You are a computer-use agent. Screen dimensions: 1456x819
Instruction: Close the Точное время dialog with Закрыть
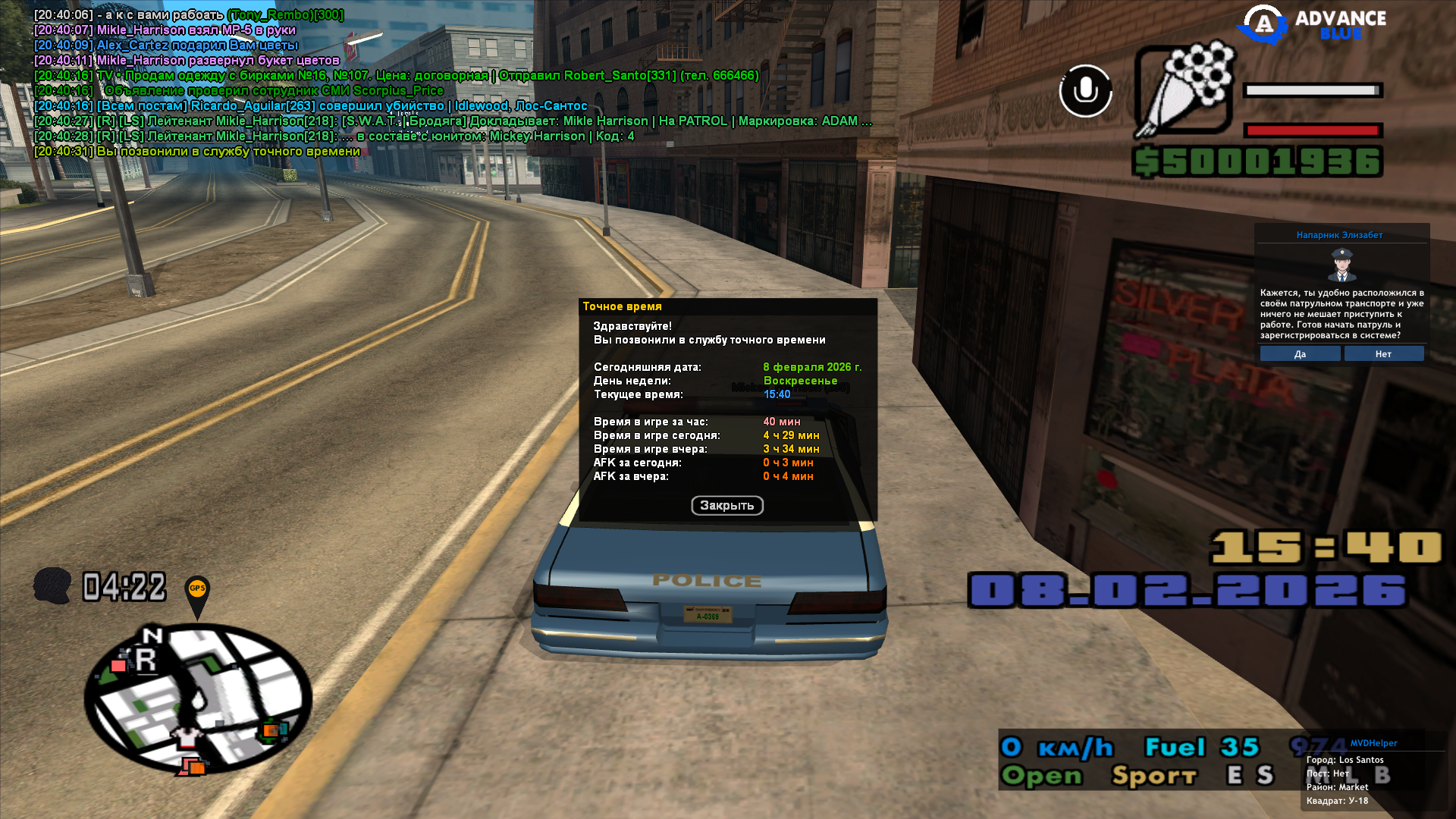pos(726,506)
